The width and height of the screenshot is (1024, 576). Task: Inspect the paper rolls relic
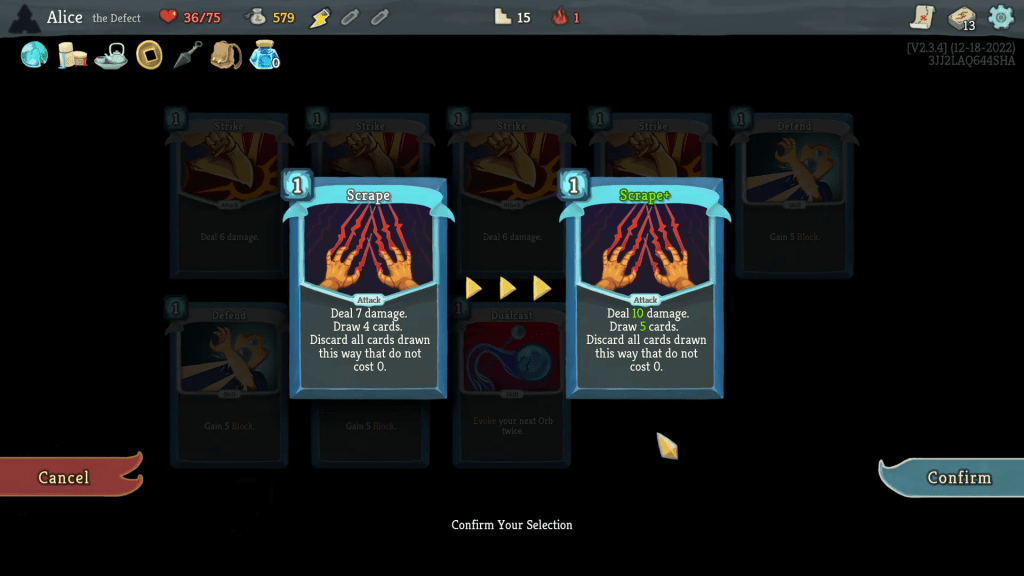coord(72,56)
